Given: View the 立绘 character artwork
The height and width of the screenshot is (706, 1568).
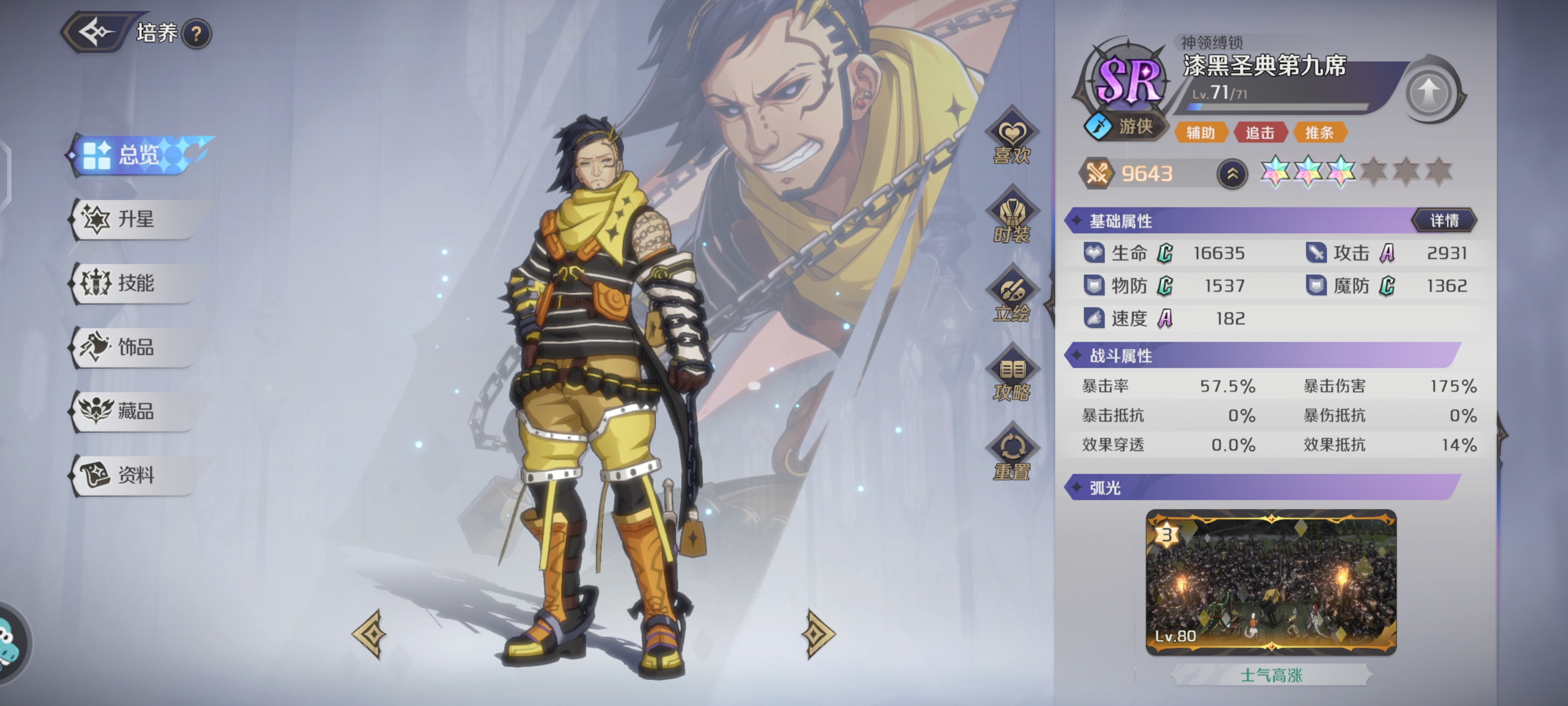Looking at the screenshot, I should tap(1011, 299).
